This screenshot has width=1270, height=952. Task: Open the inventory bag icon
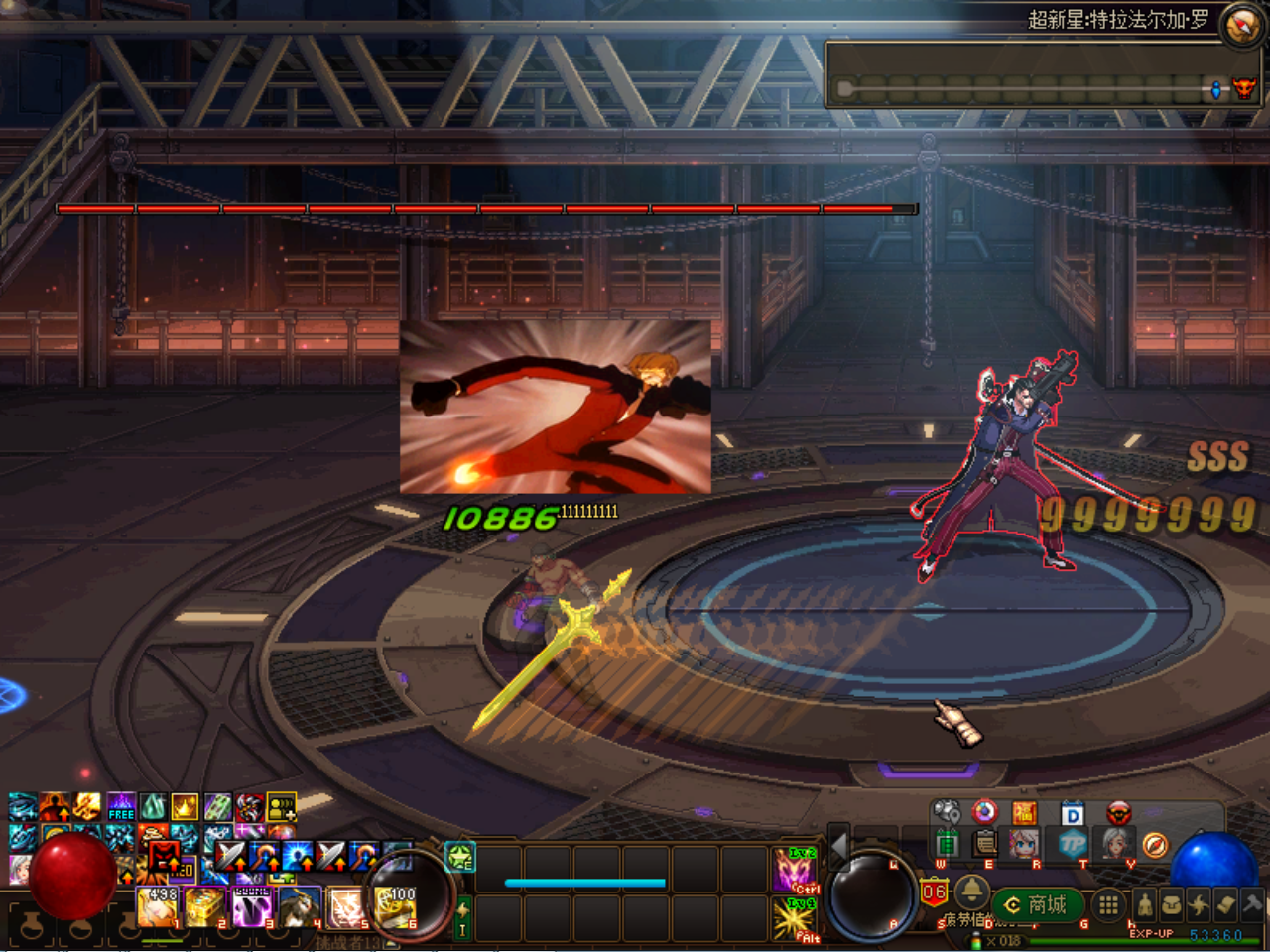click(1170, 904)
